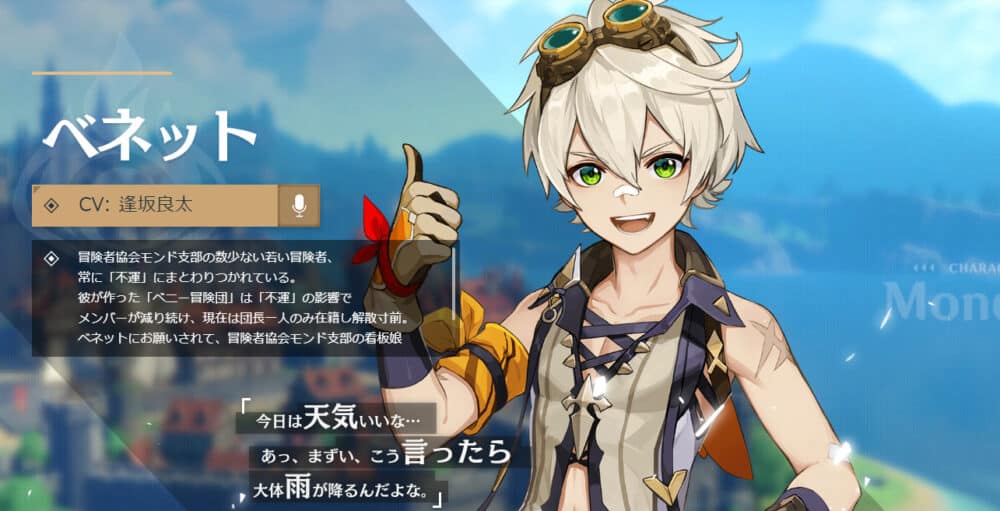The height and width of the screenshot is (511, 1000).
Task: Play the voice sample with the microphone button
Action: 299,205
